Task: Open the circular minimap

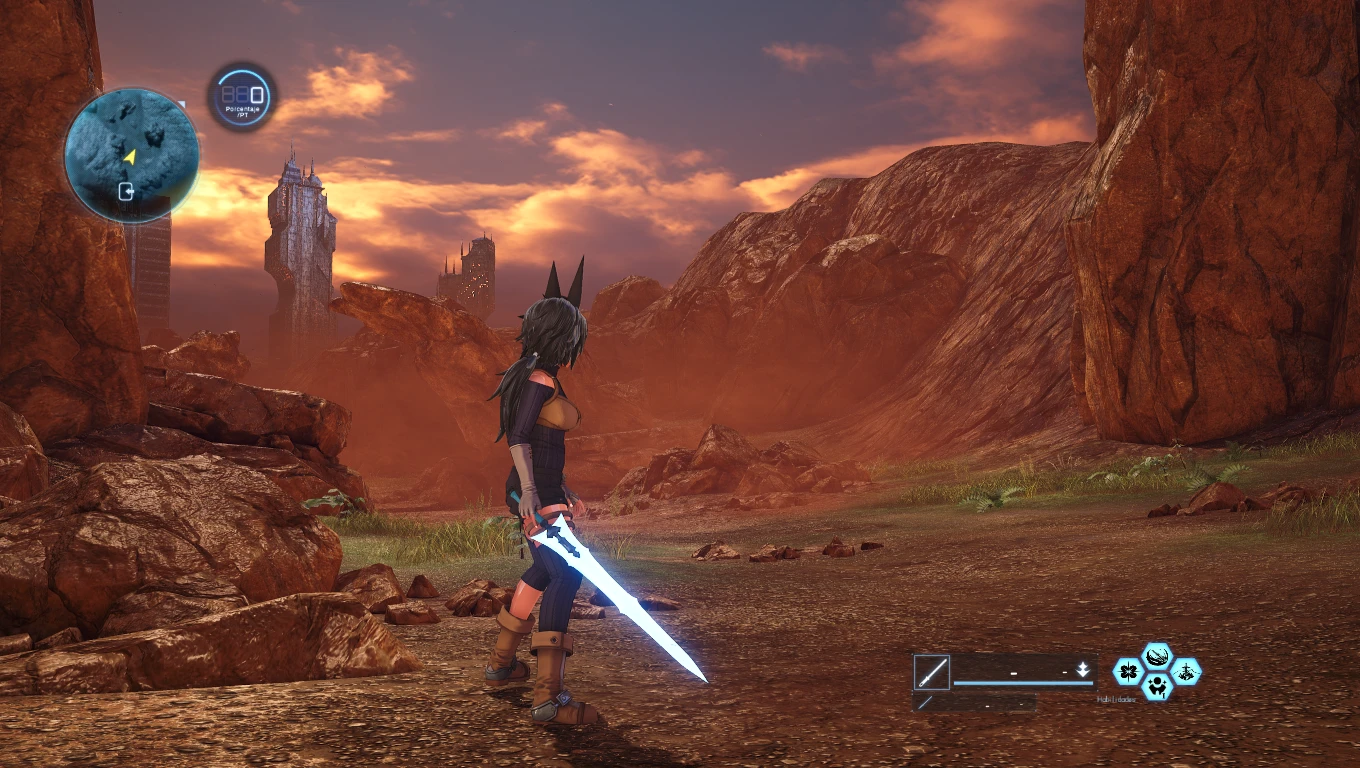Action: [131, 155]
